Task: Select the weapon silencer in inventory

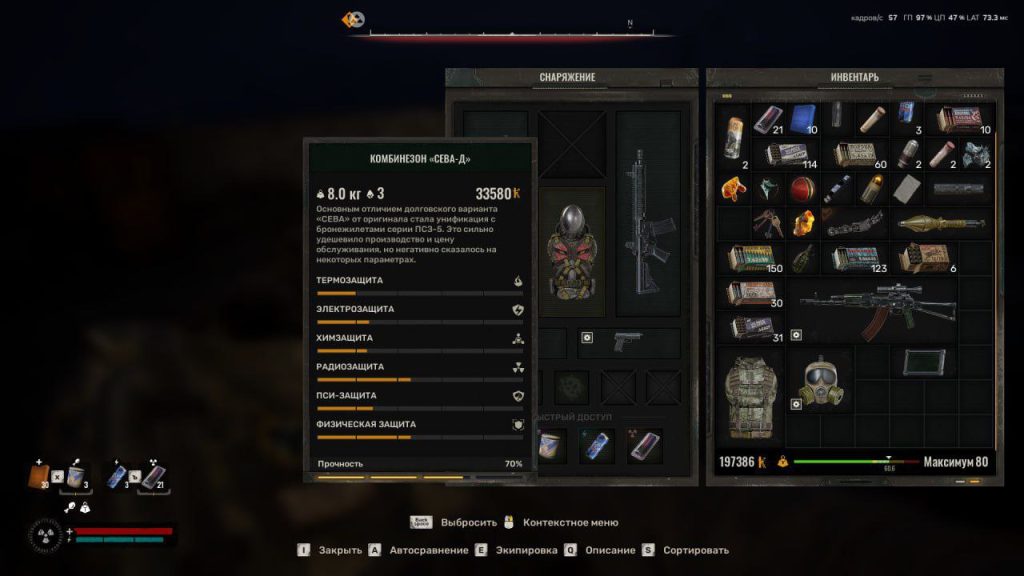Action: [959, 188]
